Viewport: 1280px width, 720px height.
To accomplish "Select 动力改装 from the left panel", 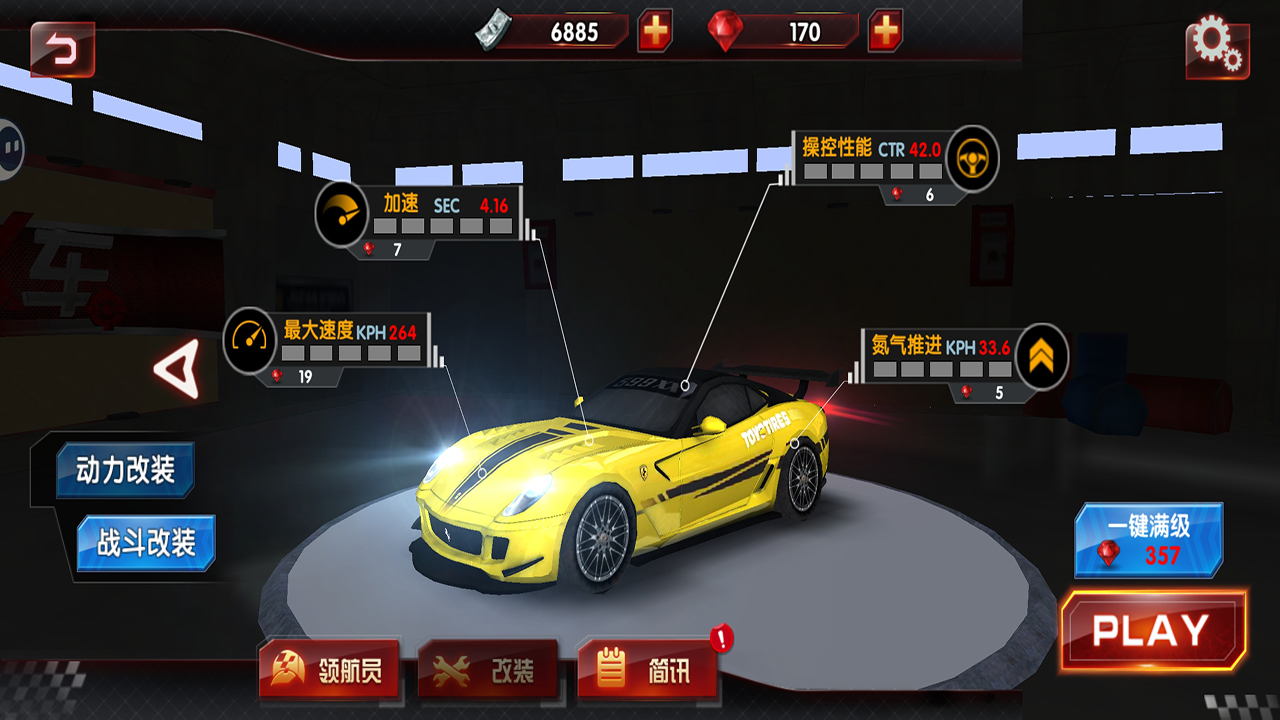I will coord(124,470).
